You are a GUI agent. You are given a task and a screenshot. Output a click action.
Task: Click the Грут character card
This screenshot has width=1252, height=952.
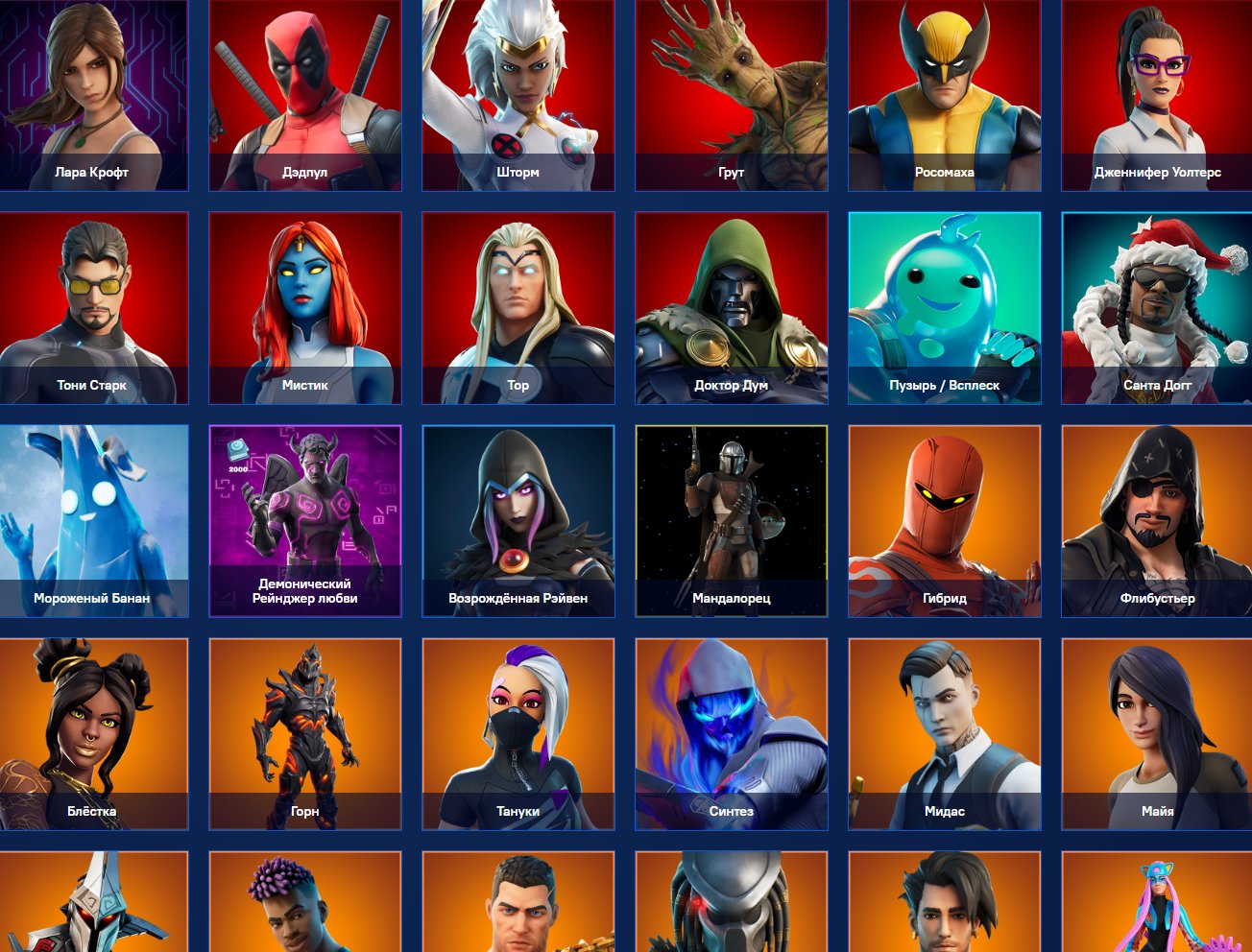(731, 96)
